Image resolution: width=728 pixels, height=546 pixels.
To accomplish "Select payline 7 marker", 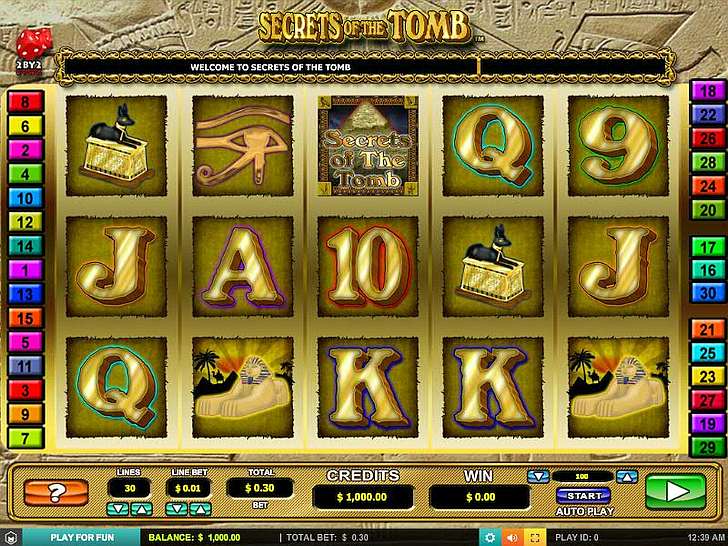I will 25,437.
